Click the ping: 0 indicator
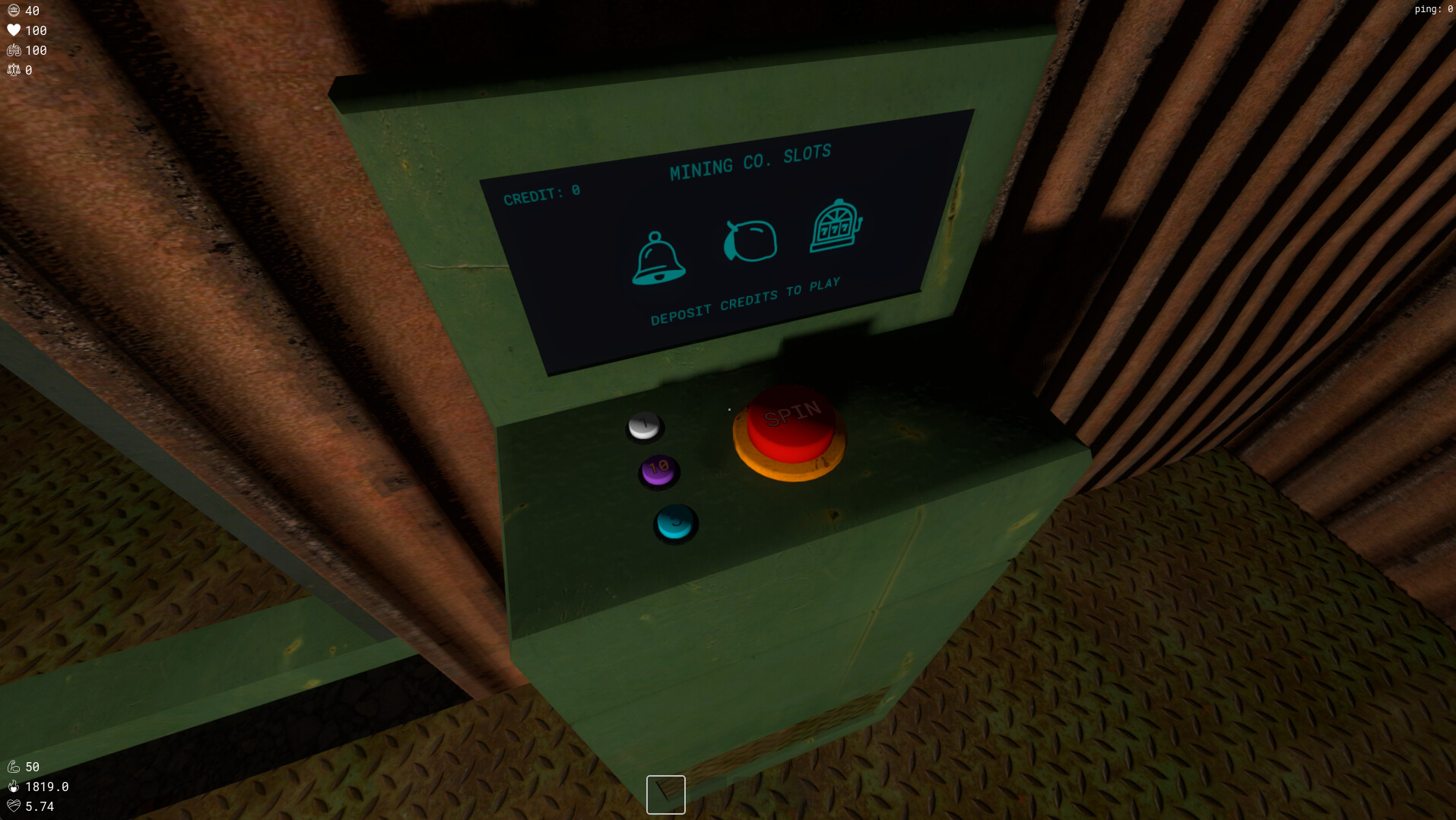The width and height of the screenshot is (1456, 820). (1432, 9)
